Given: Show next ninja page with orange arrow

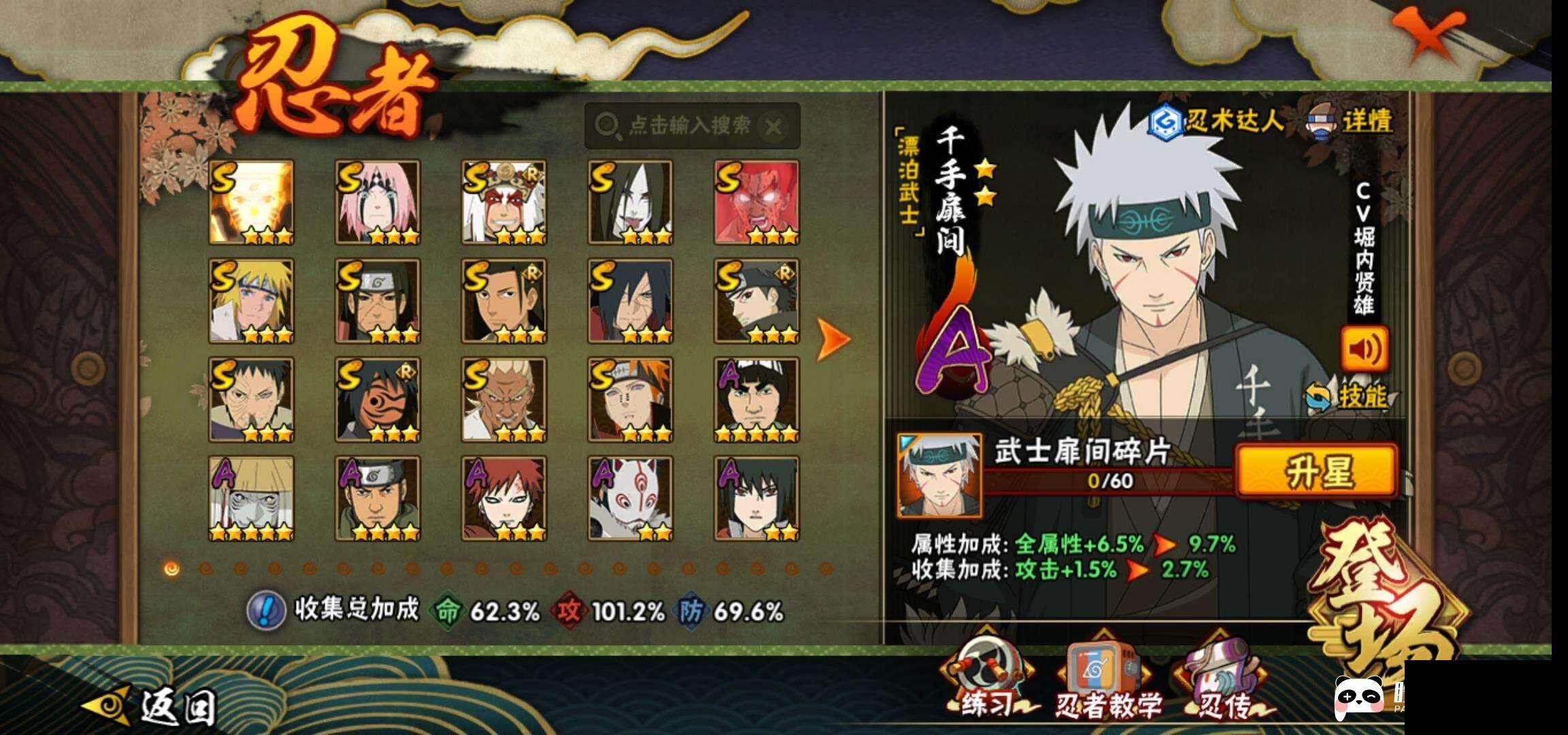Looking at the screenshot, I should 833,338.
